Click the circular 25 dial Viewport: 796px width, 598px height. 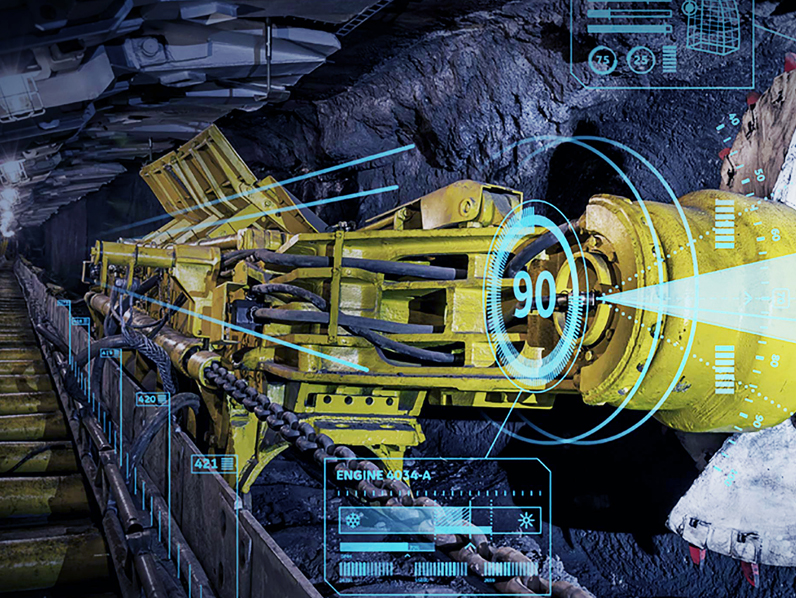coord(640,59)
